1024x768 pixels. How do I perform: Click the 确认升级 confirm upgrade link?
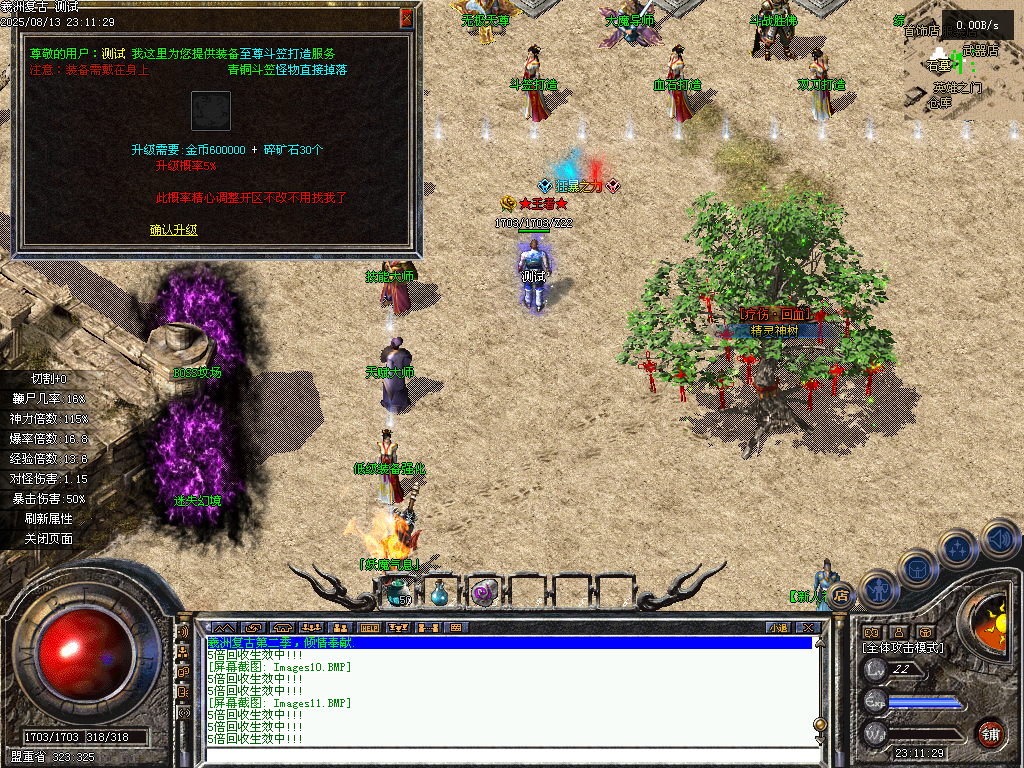(x=174, y=230)
